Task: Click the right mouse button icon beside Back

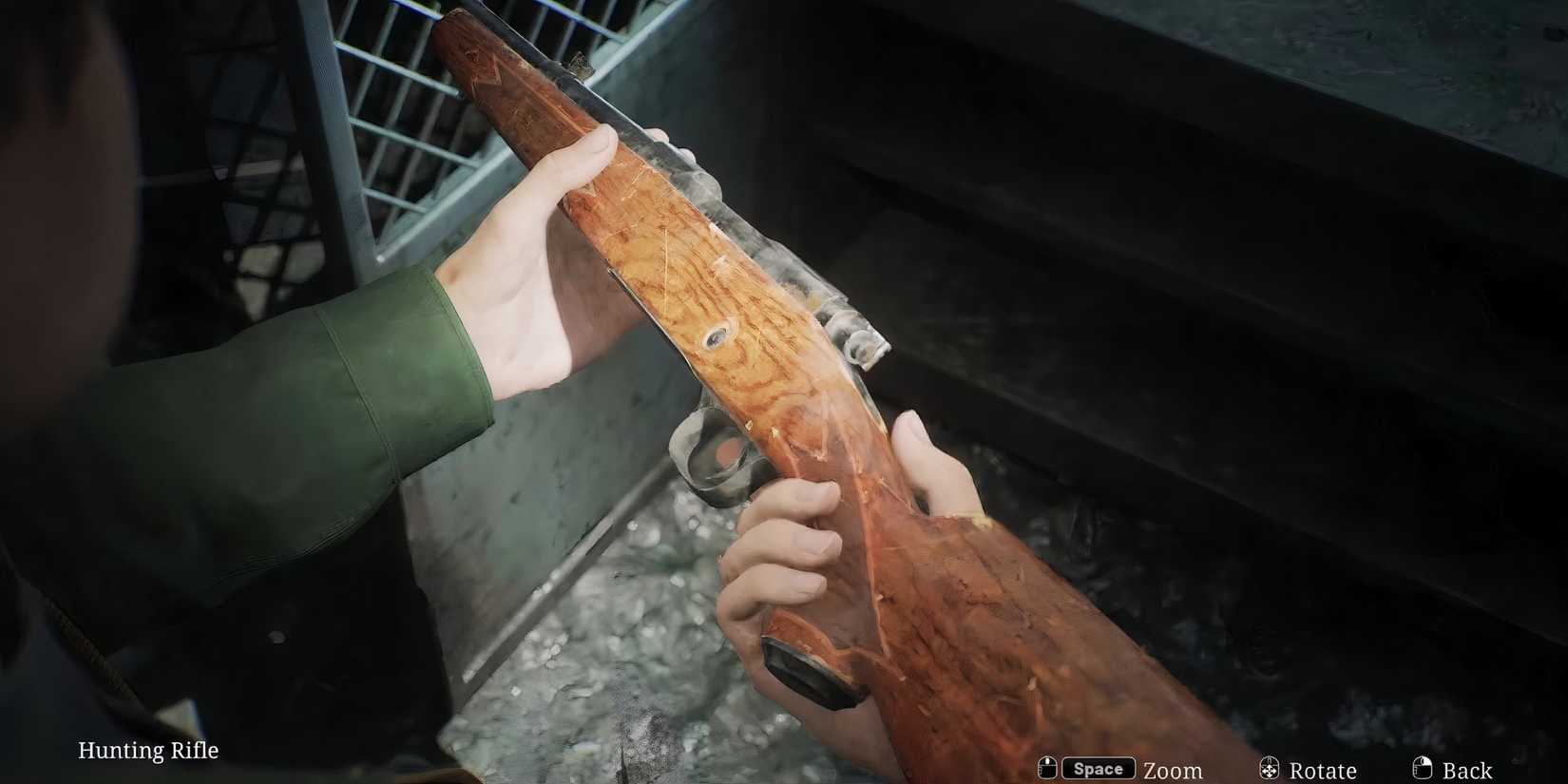Action: pyautogui.click(x=1425, y=767)
